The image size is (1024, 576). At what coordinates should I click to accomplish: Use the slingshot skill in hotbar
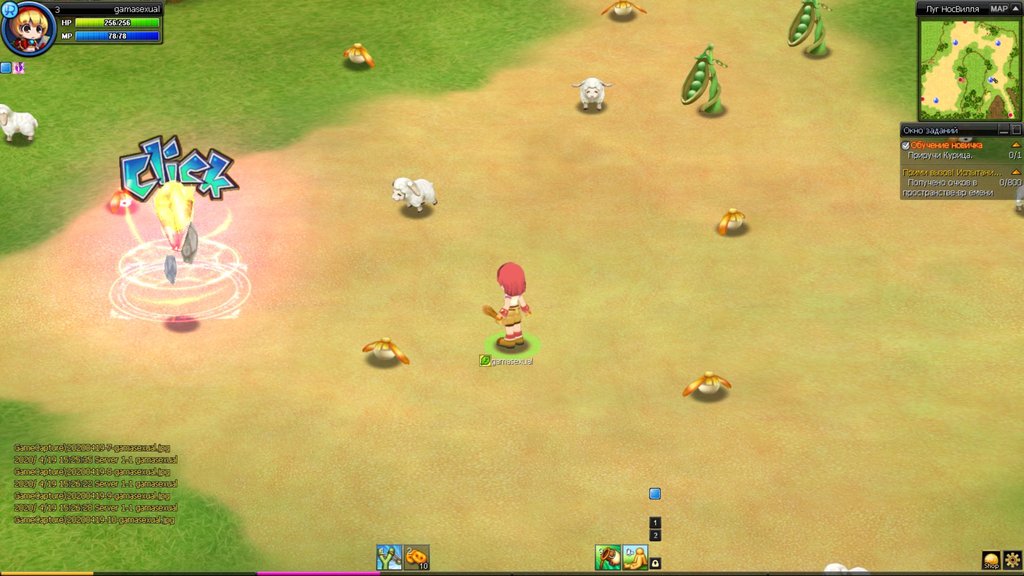coord(389,557)
